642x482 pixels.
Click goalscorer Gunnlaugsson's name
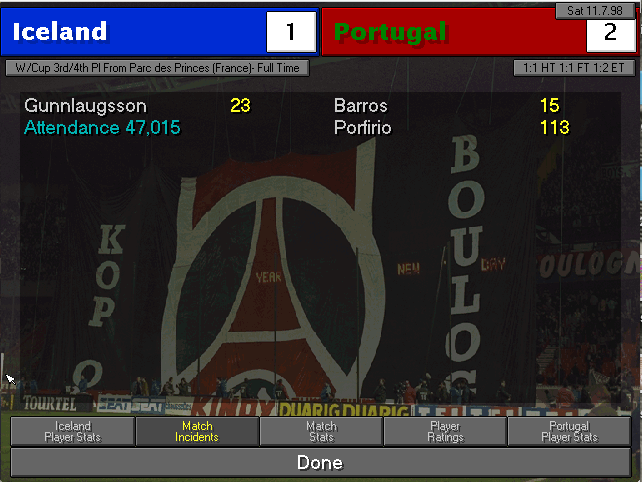(x=85, y=105)
